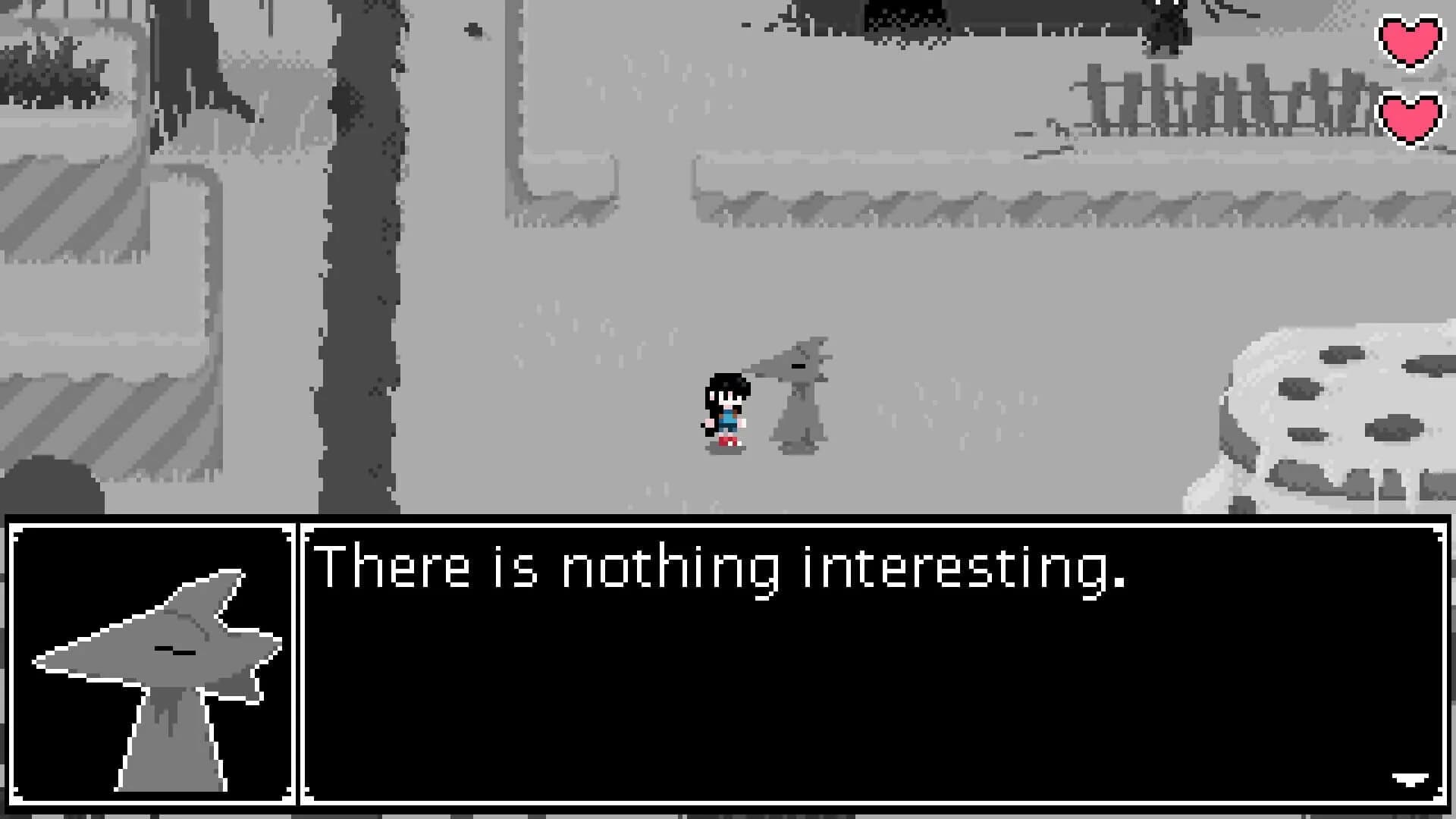The image size is (1456, 819).
Task: Click the dark bird speck near the tree
Action: [472, 27]
